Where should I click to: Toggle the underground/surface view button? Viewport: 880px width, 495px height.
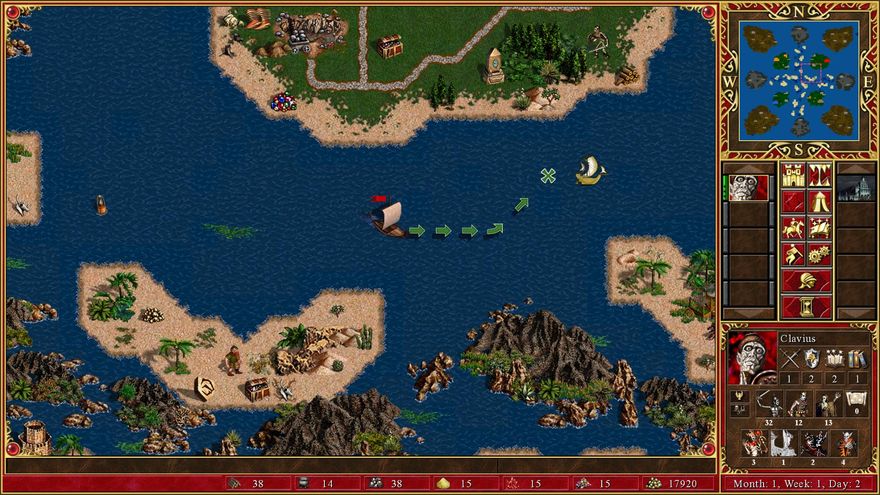click(820, 175)
